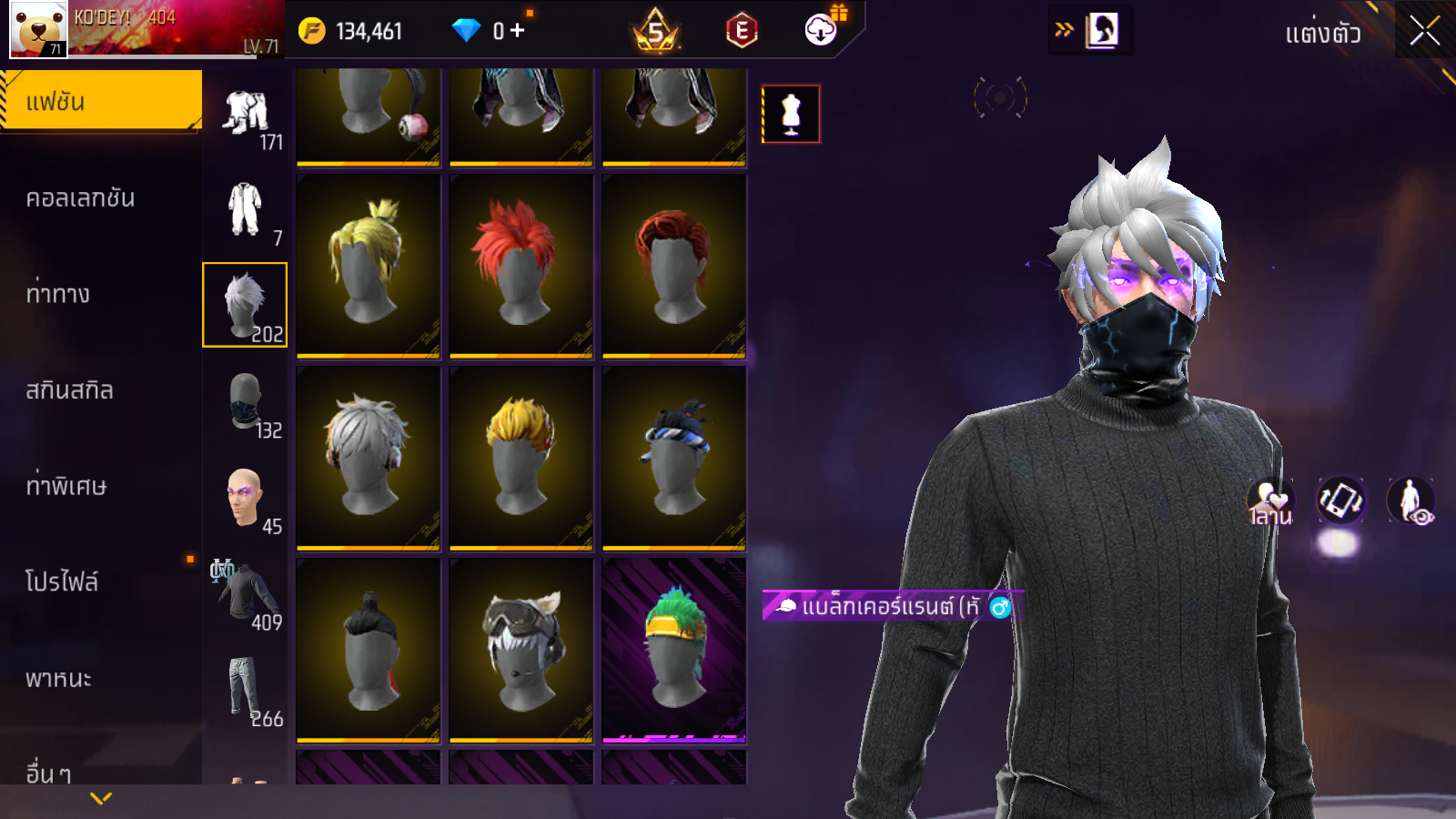Expand the category list with the down arrow
Image resolution: width=1456 pixels, height=819 pixels.
pyautogui.click(x=101, y=798)
